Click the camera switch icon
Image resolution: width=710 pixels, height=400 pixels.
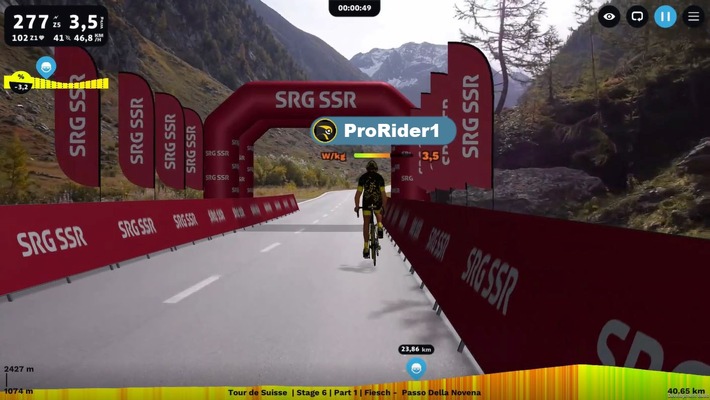[x=637, y=16]
